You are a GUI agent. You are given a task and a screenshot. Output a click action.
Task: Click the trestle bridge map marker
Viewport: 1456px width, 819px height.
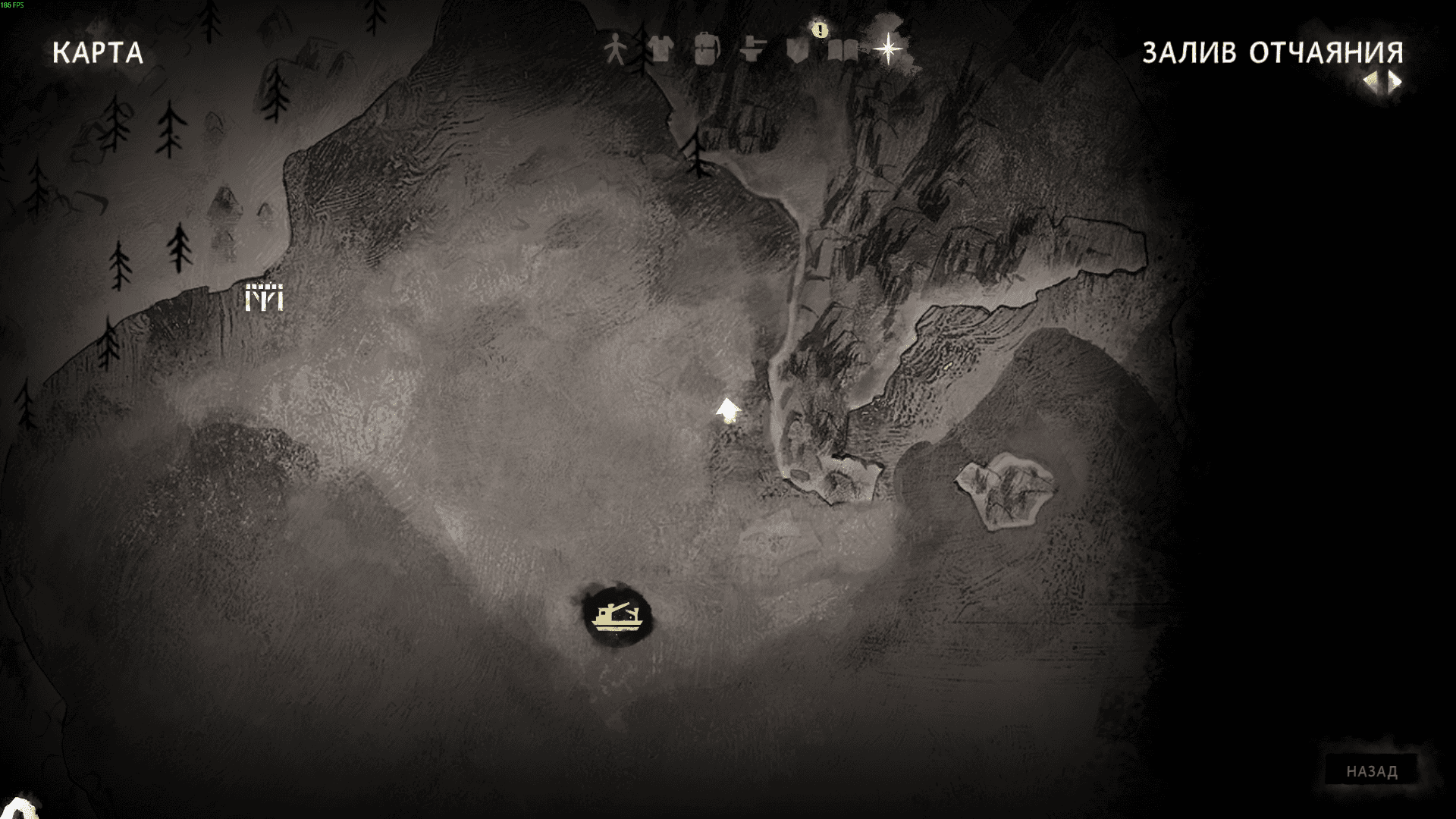264,297
